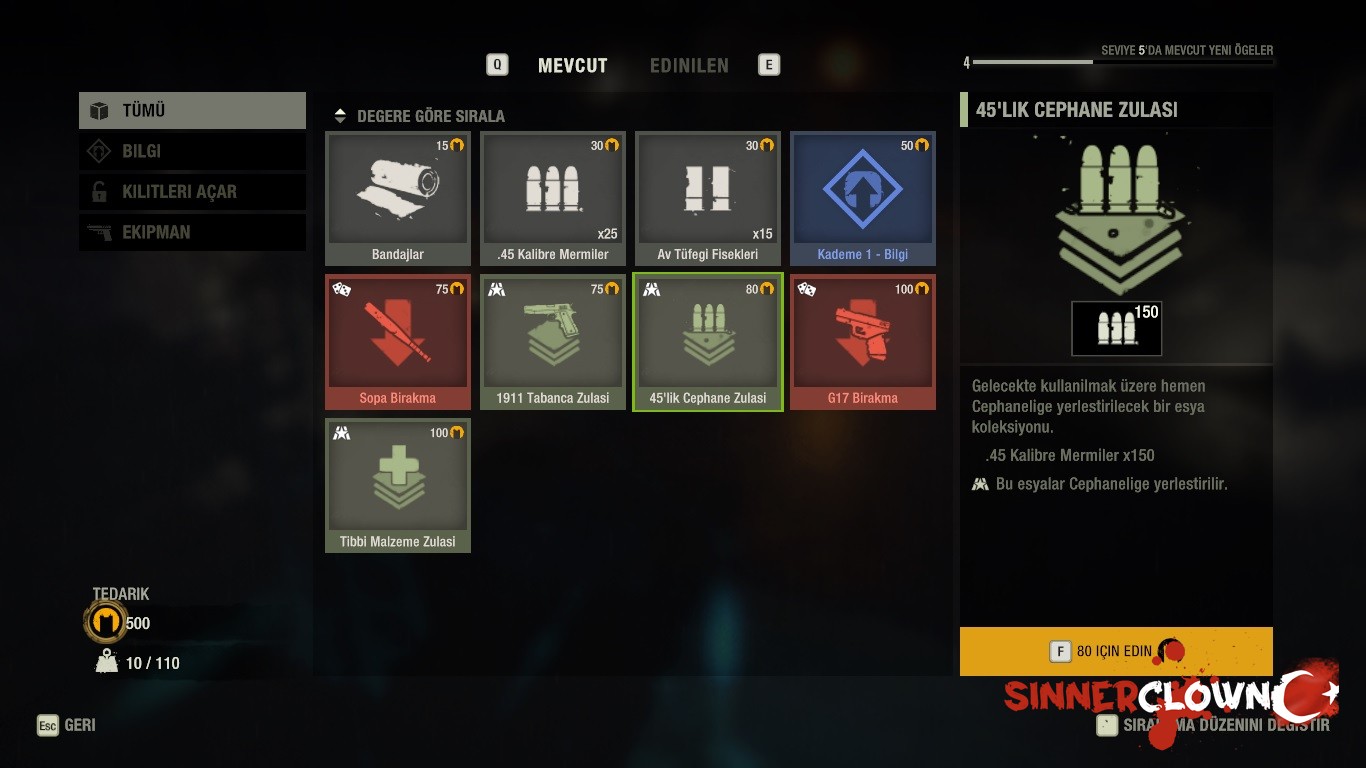Select Av Tüfegi Fisekleri shells
Screen dimensions: 1366x768
tap(708, 198)
